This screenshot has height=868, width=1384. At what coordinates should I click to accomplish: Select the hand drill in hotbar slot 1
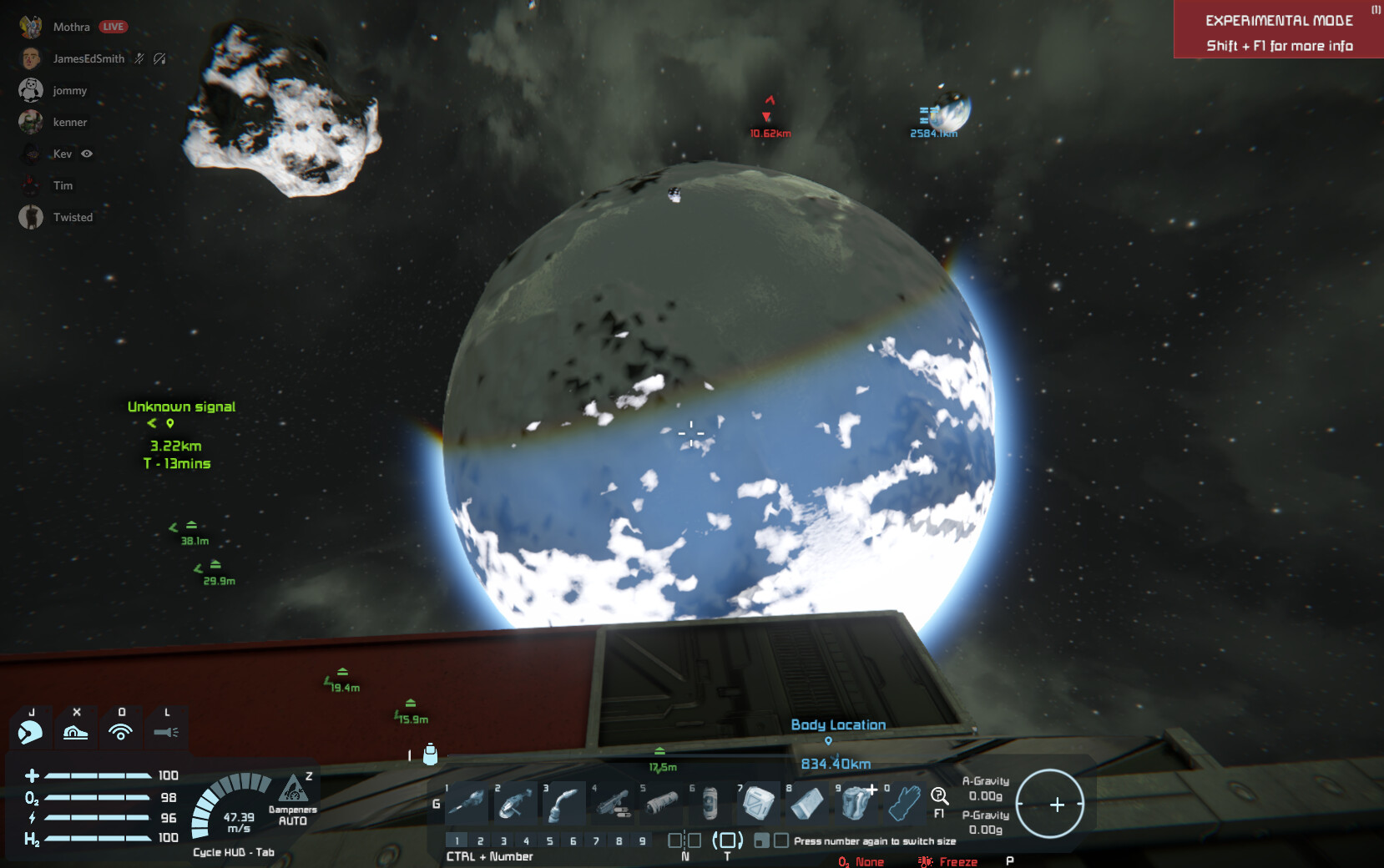(466, 803)
